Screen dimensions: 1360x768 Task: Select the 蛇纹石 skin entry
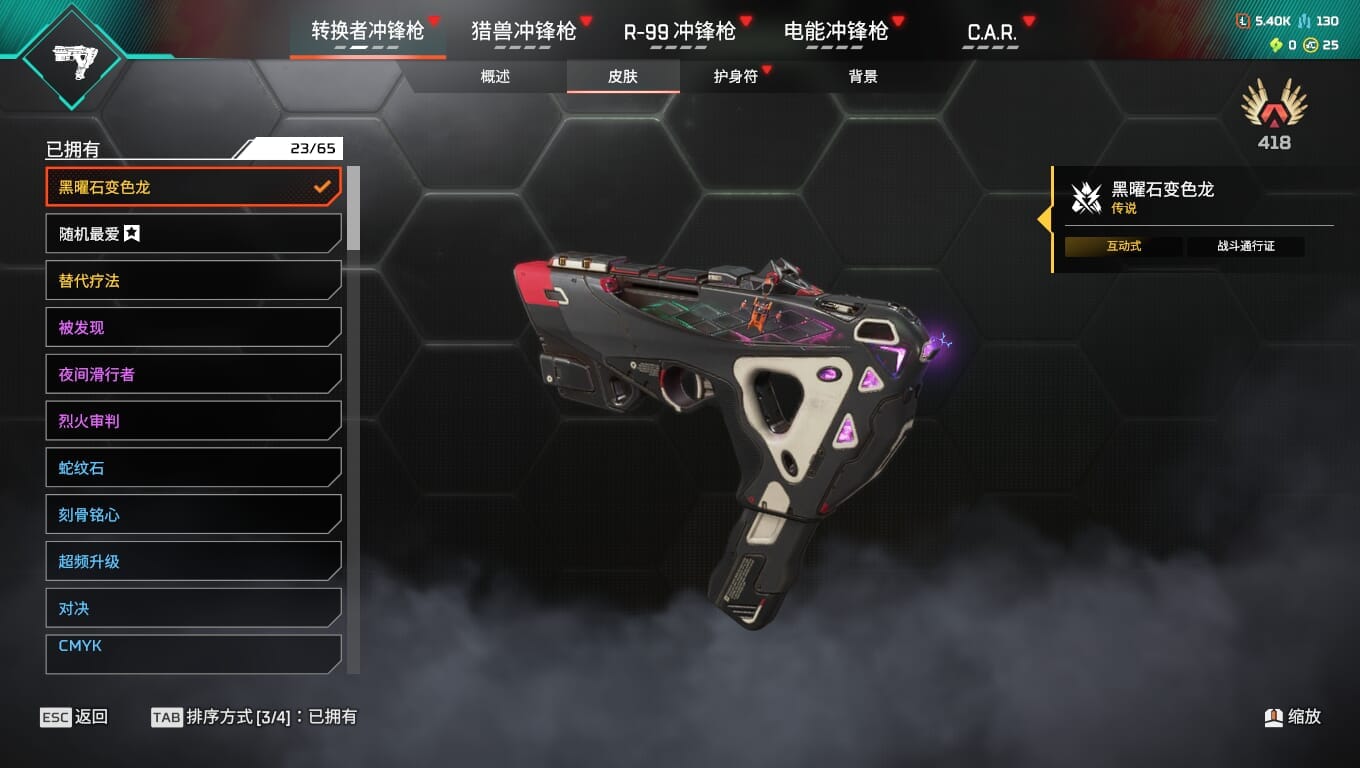click(x=193, y=468)
